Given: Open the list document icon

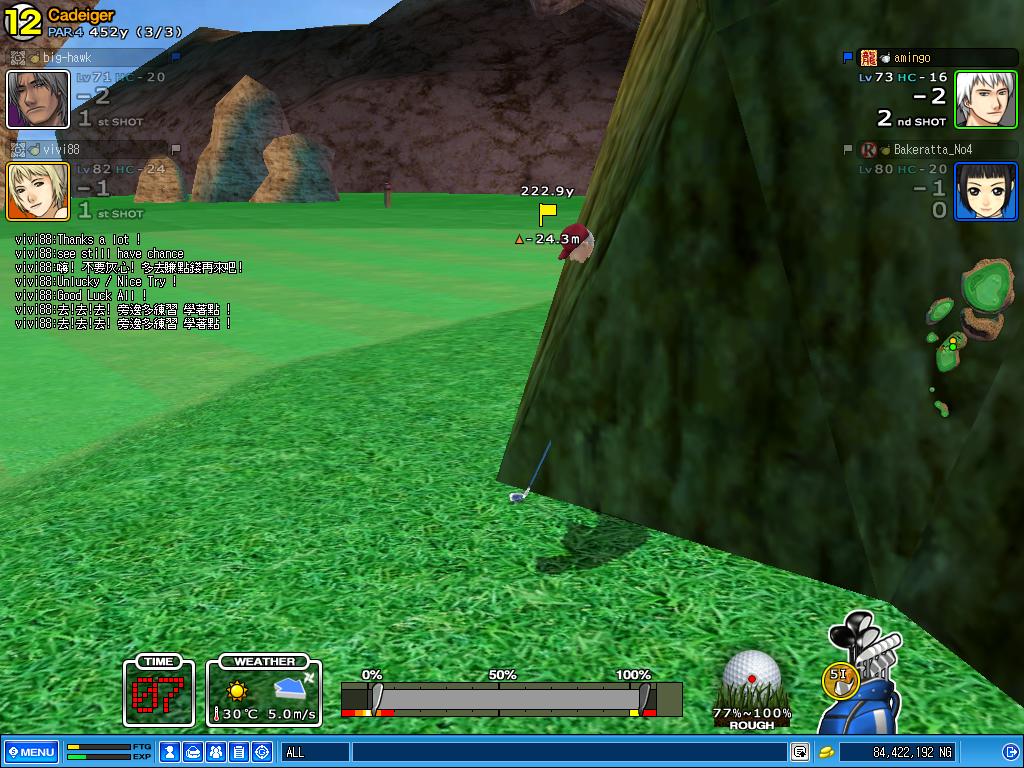Looking at the screenshot, I should click(x=240, y=752).
